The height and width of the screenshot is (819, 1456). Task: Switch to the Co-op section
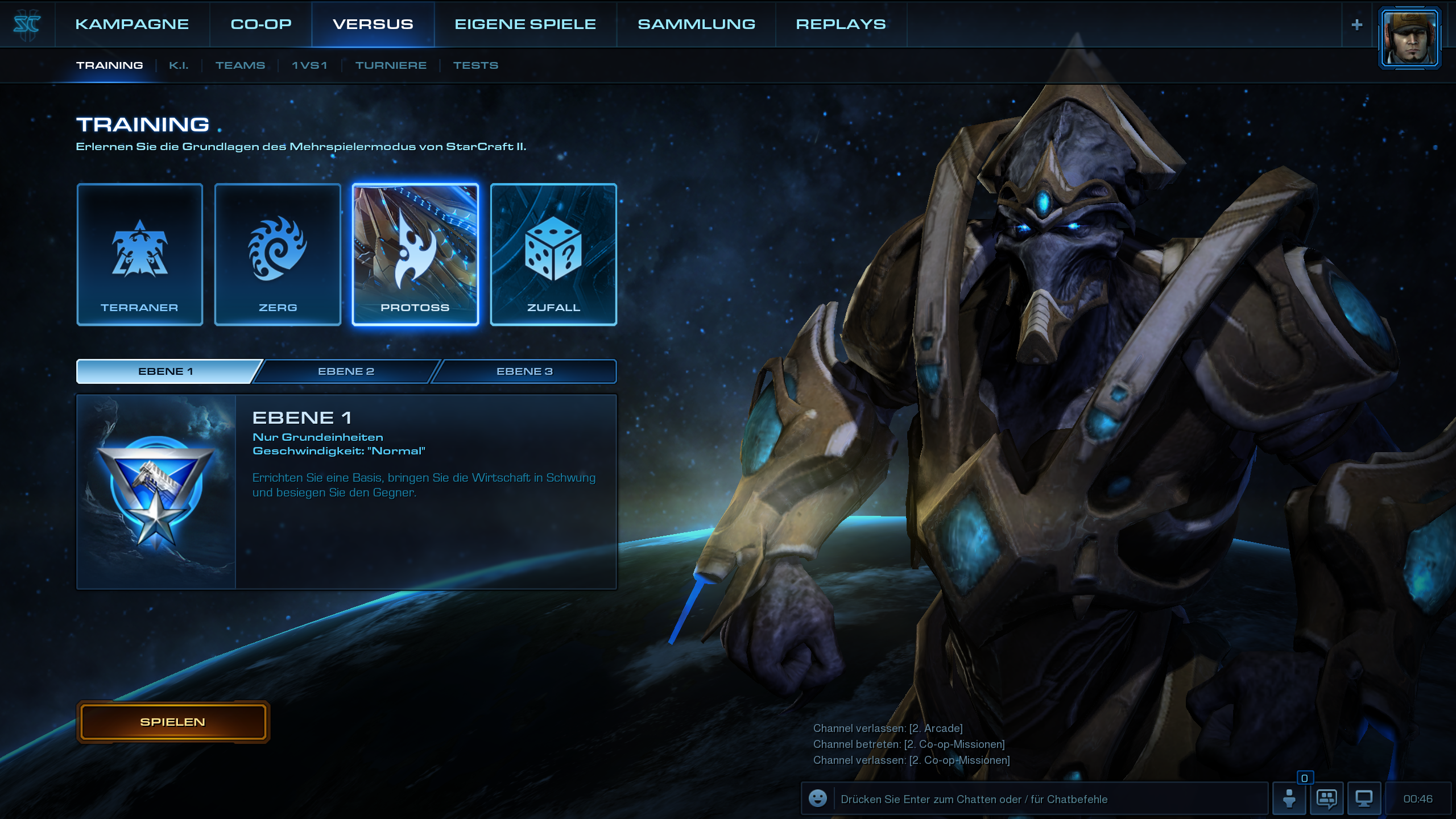[x=261, y=24]
